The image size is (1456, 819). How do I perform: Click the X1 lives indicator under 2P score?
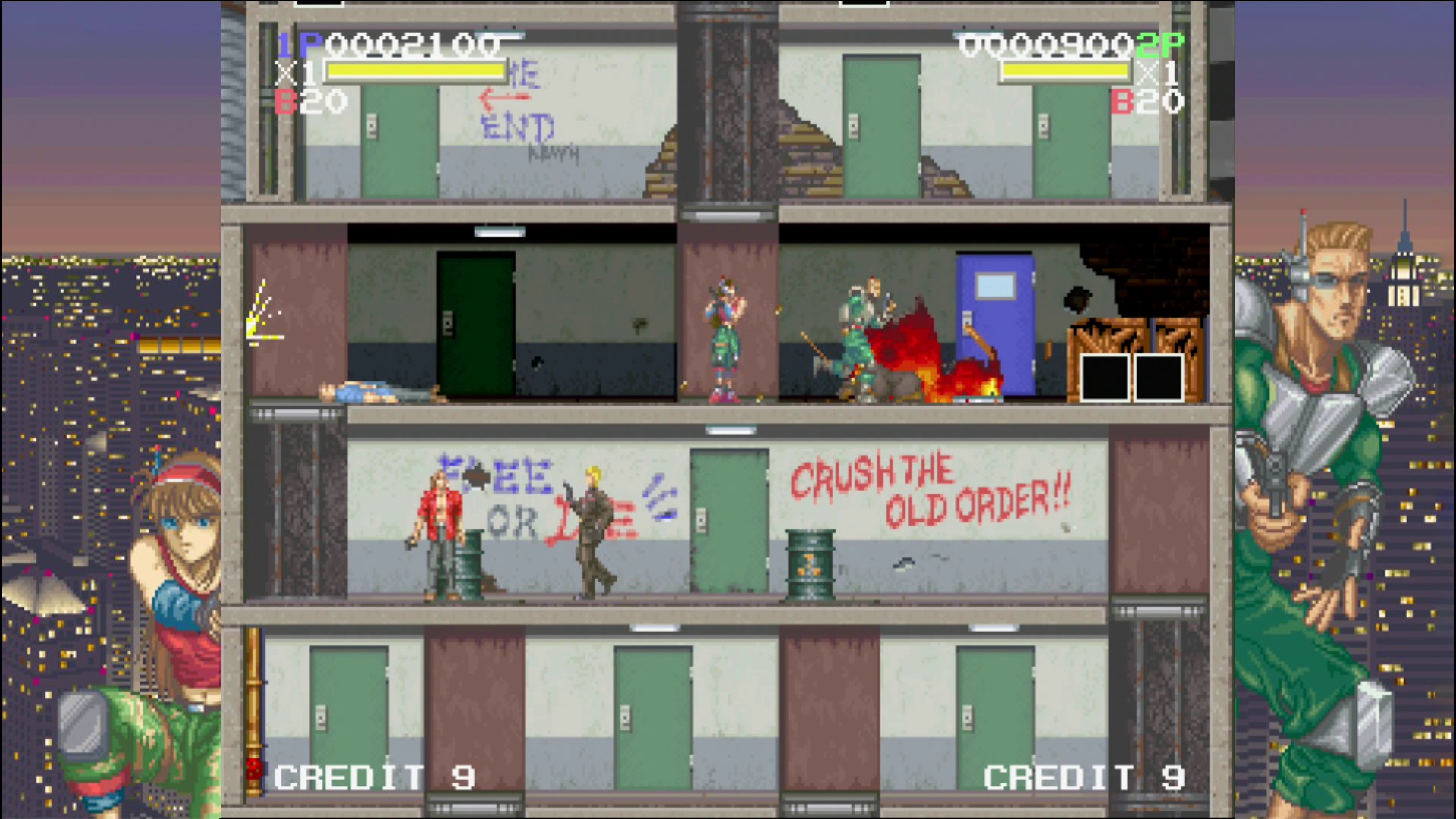pos(1158,73)
